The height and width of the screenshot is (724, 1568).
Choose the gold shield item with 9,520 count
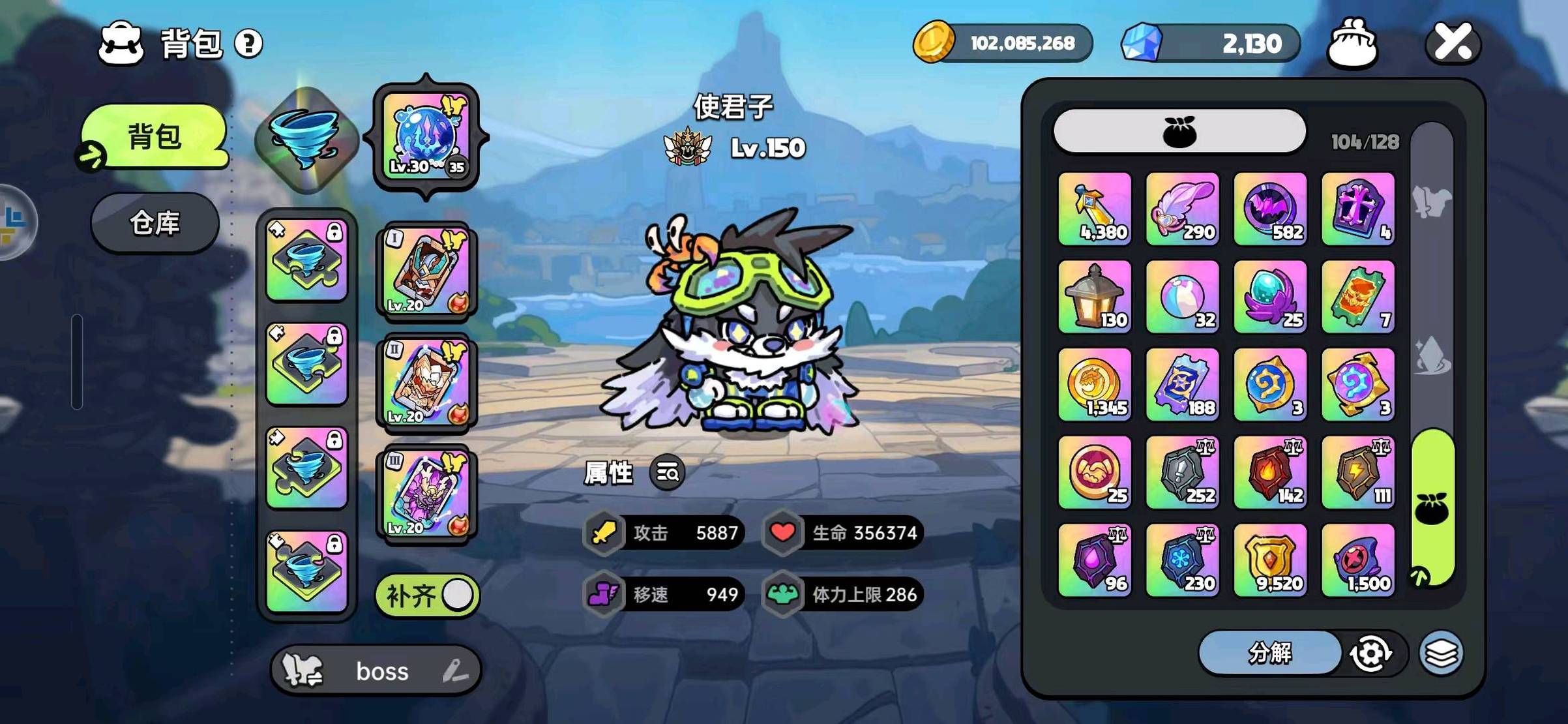click(1270, 560)
